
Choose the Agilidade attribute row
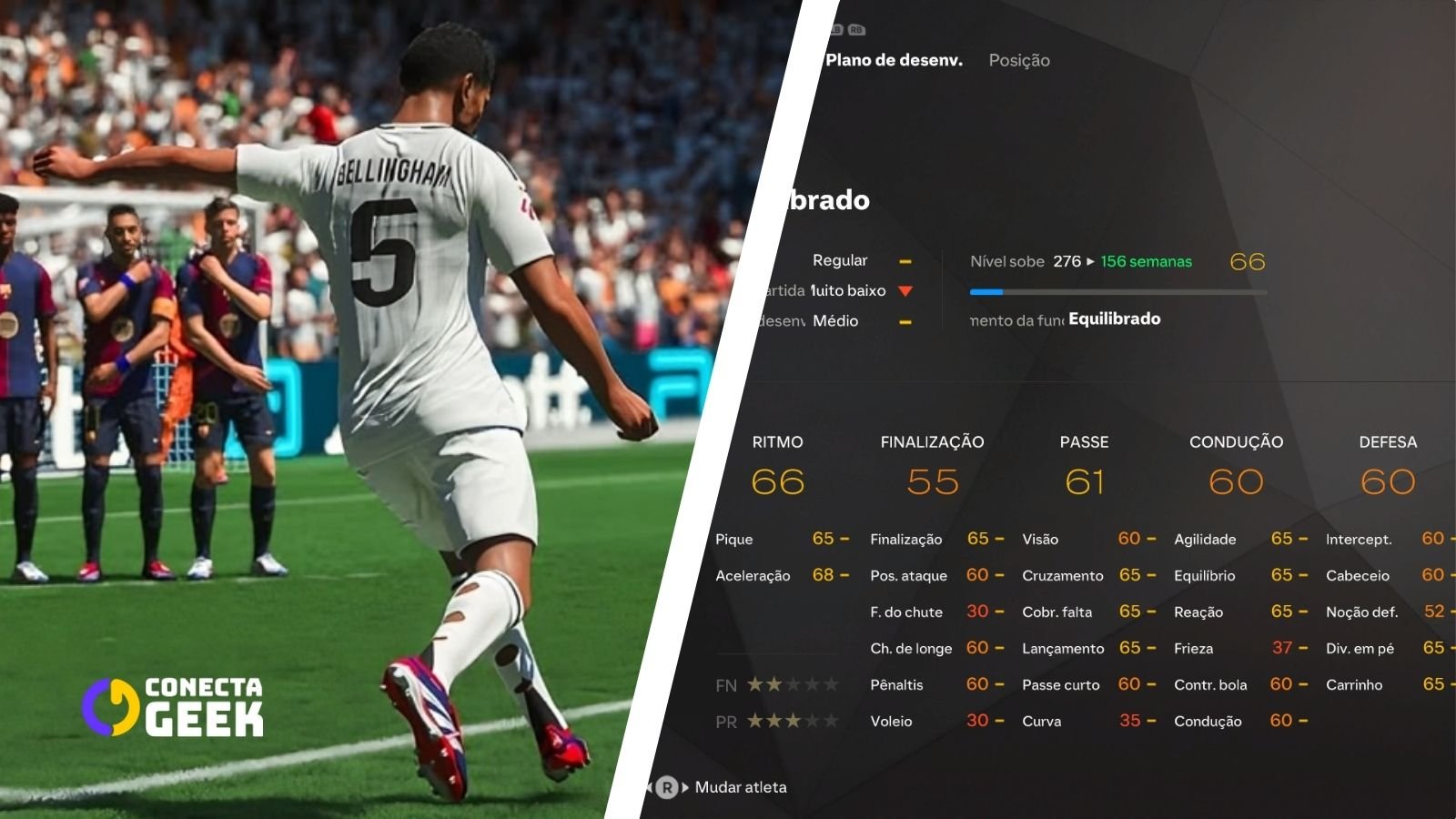pos(1239,539)
